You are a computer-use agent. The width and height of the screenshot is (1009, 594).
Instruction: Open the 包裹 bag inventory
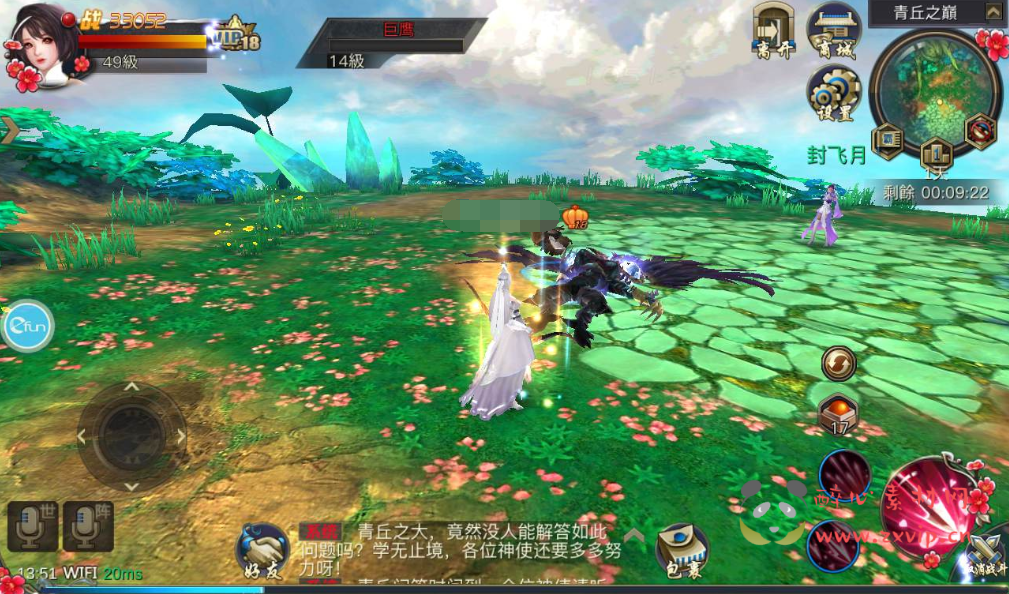(x=682, y=550)
